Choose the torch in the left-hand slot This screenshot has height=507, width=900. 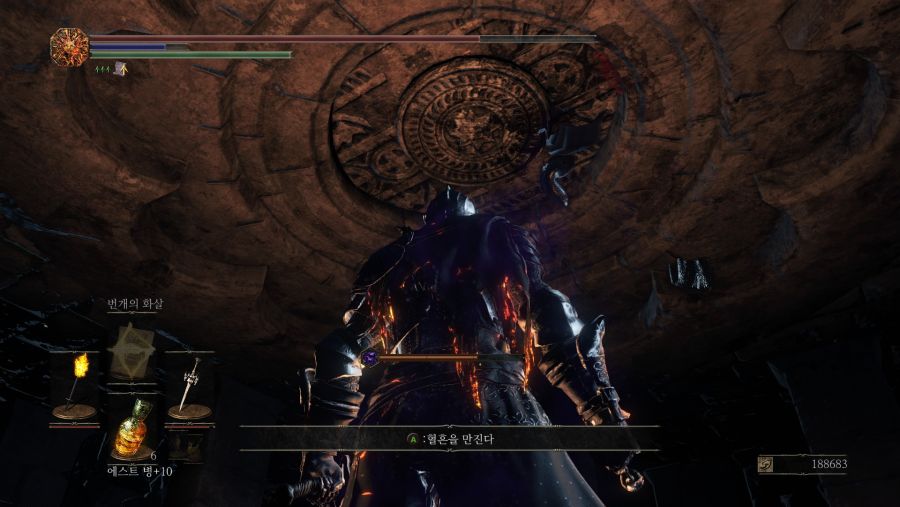tap(76, 385)
